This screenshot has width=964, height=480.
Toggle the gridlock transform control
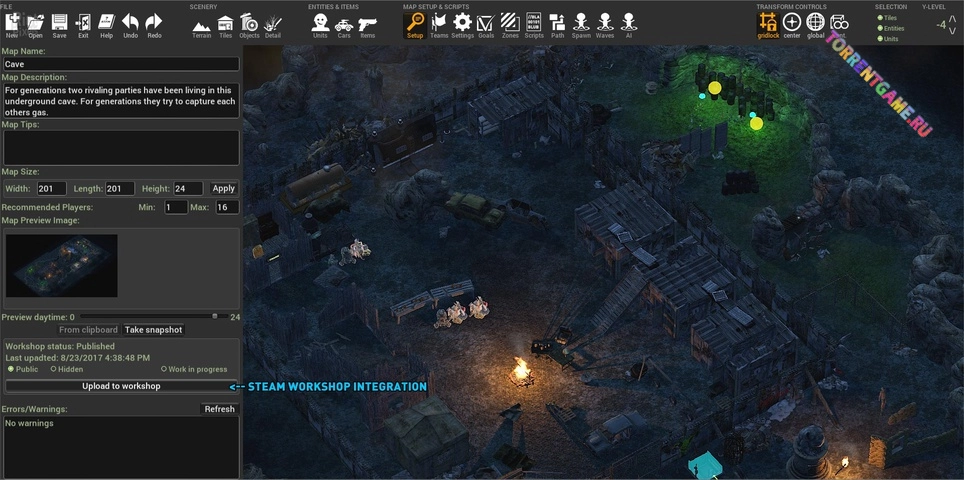(768, 23)
